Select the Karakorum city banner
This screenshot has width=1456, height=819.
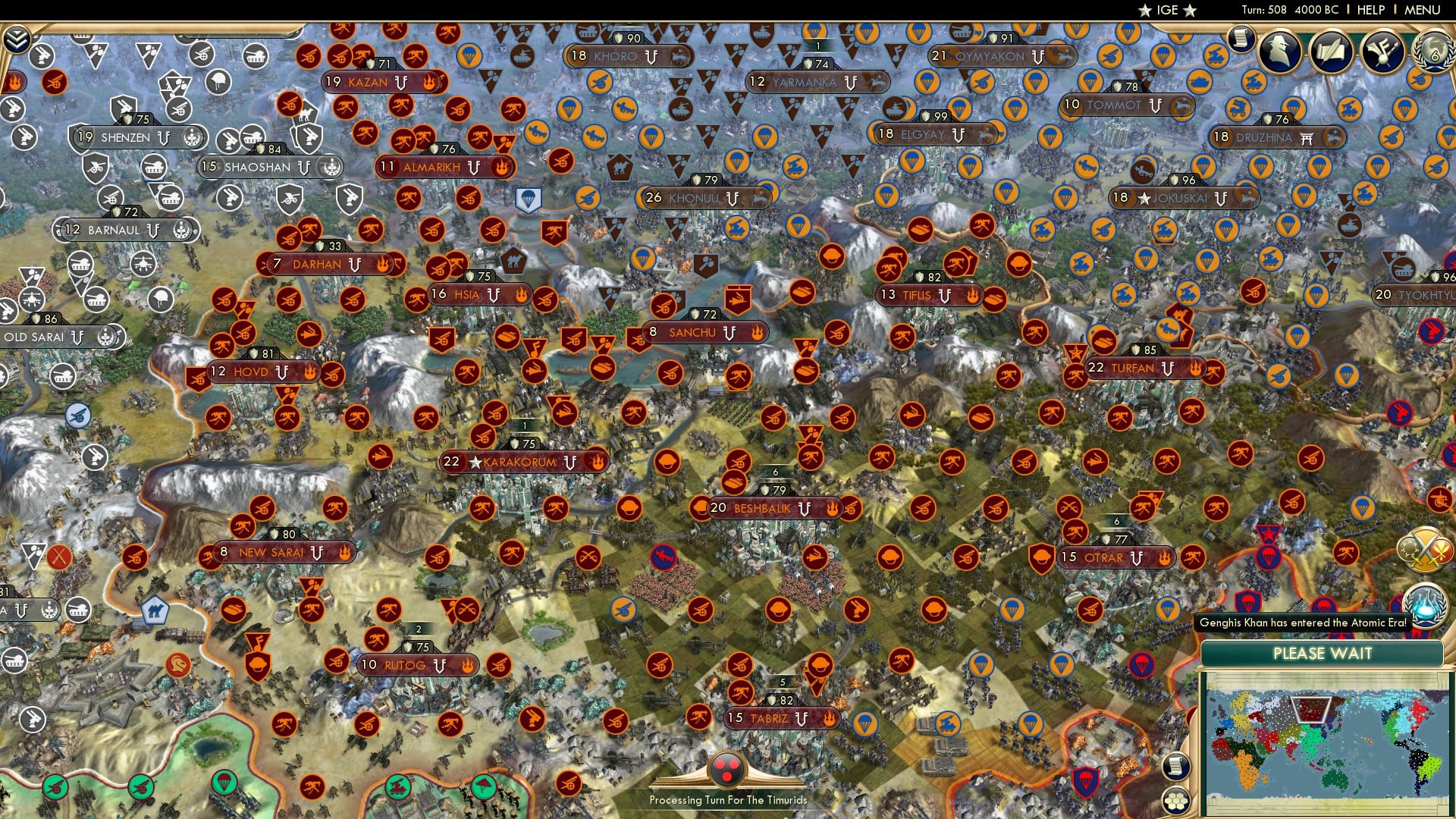519,460
